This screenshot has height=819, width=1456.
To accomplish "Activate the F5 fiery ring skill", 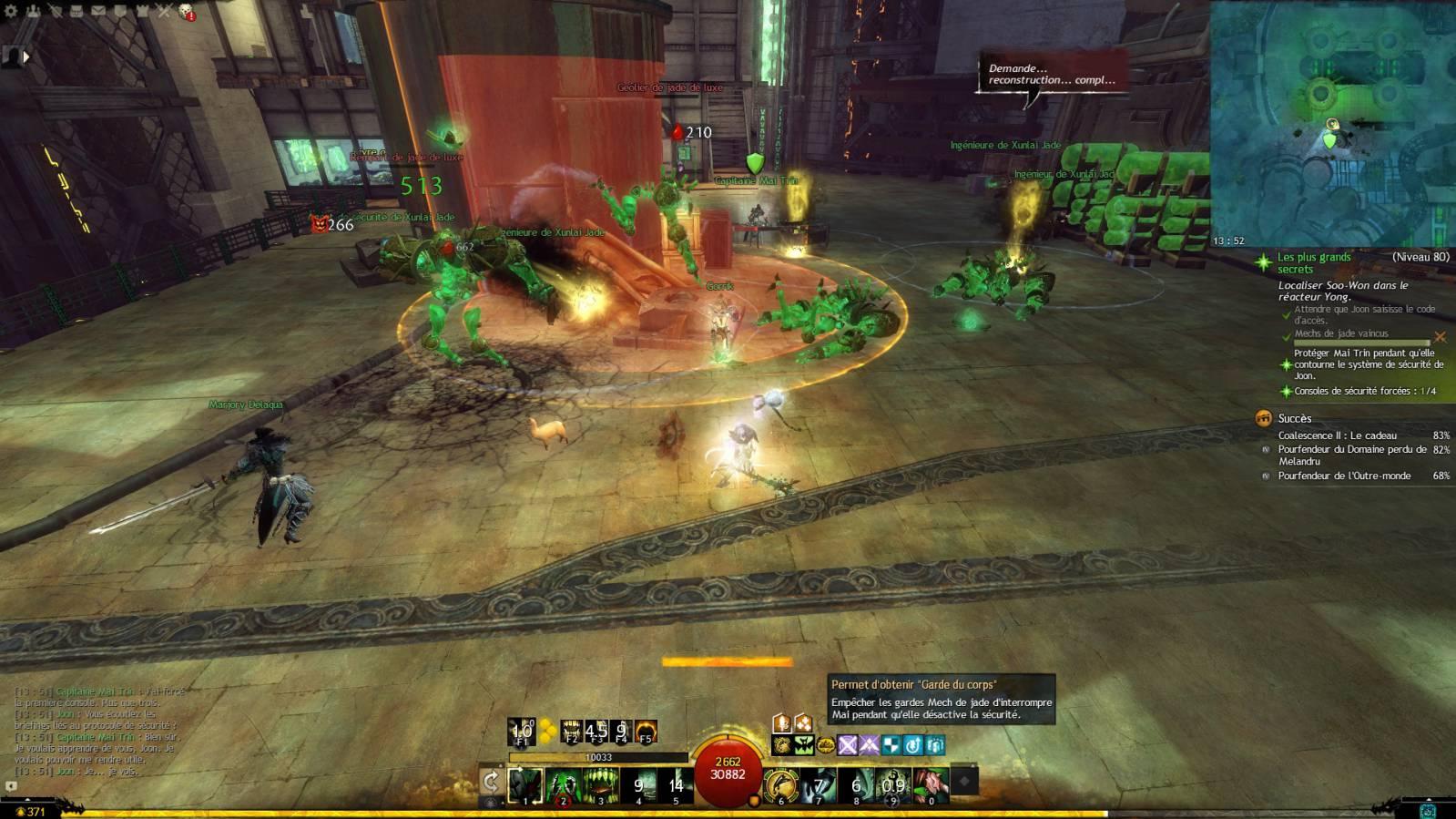I will pyautogui.click(x=646, y=732).
